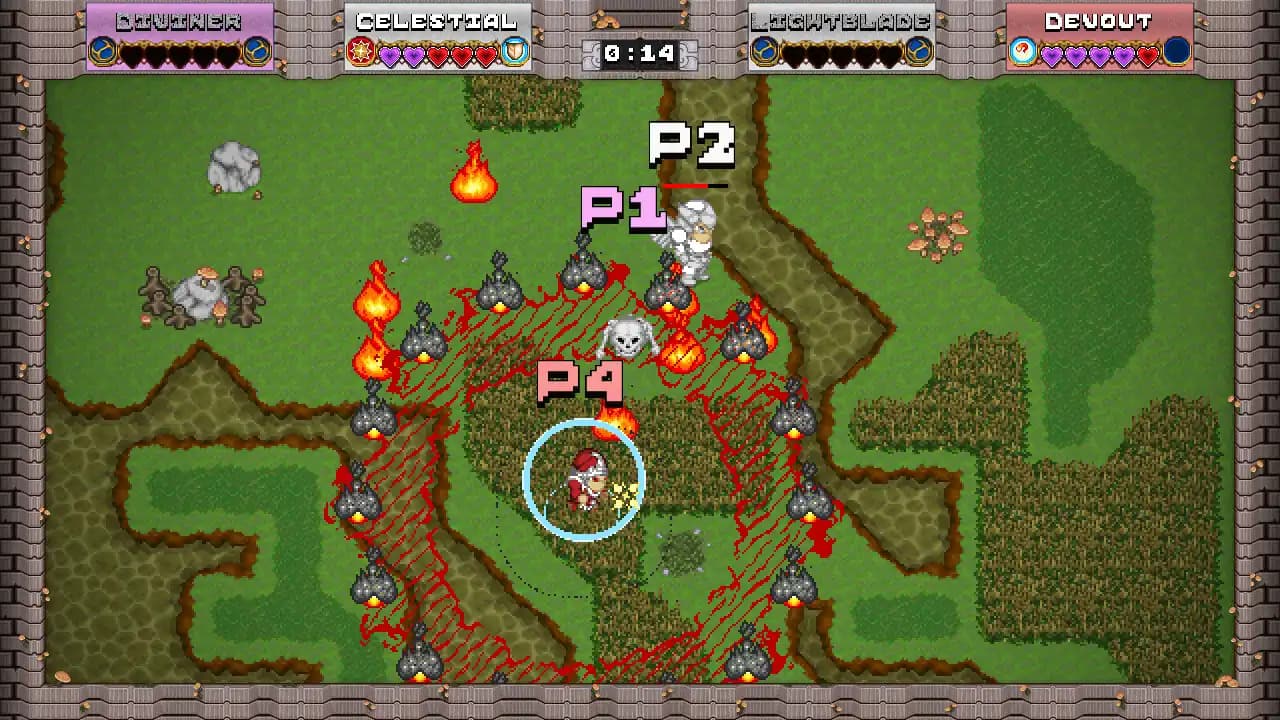Click the Diviner's first empty heart slot
Screen dimensions: 1280x720
(132, 55)
